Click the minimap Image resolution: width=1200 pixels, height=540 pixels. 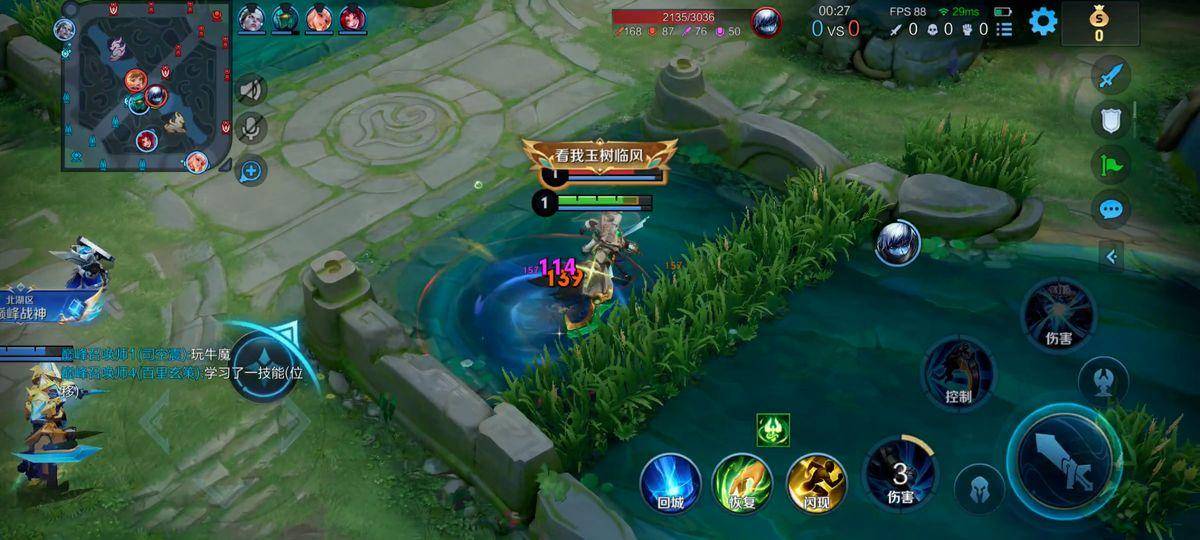146,86
